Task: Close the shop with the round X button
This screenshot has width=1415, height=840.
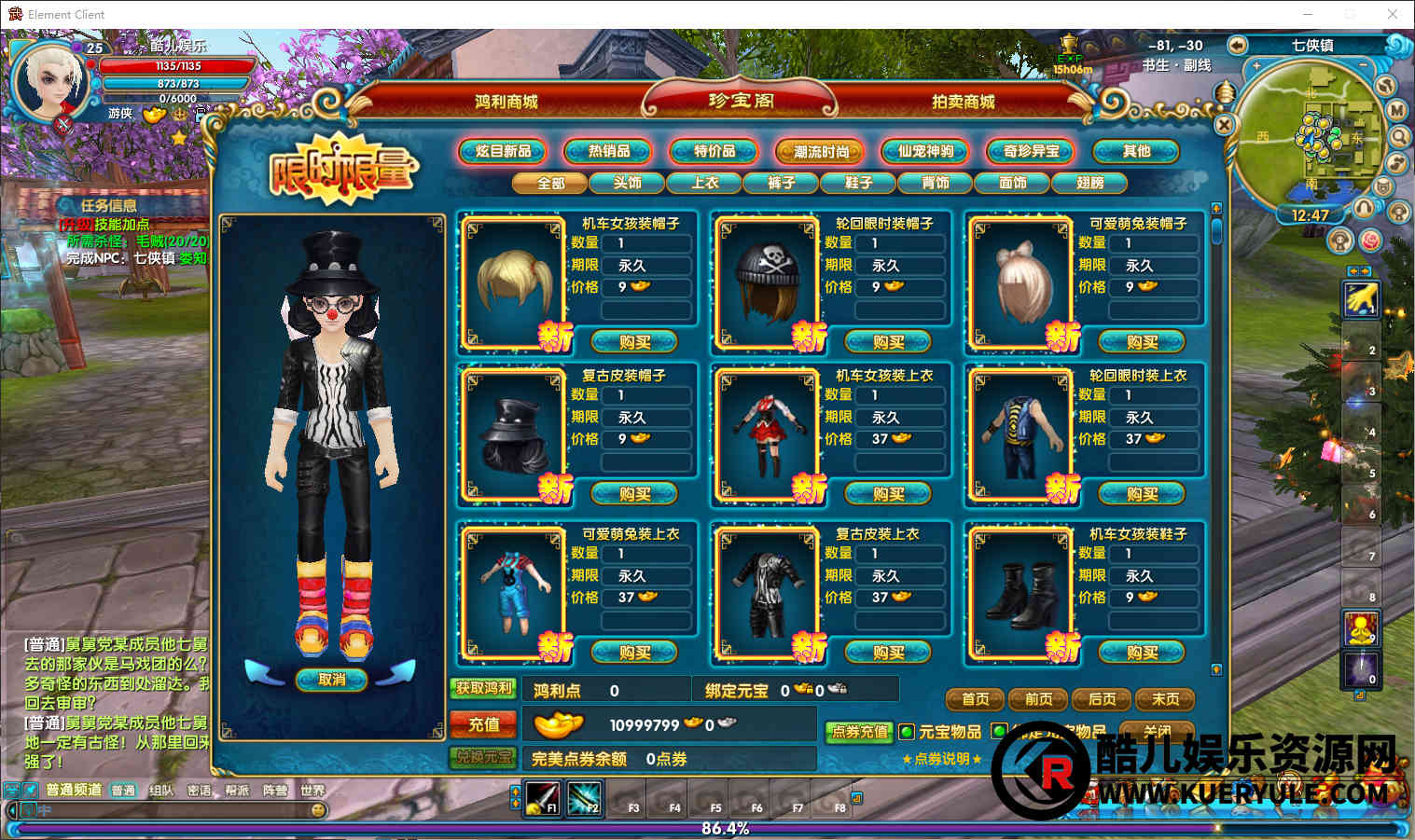Action: click(x=1225, y=124)
